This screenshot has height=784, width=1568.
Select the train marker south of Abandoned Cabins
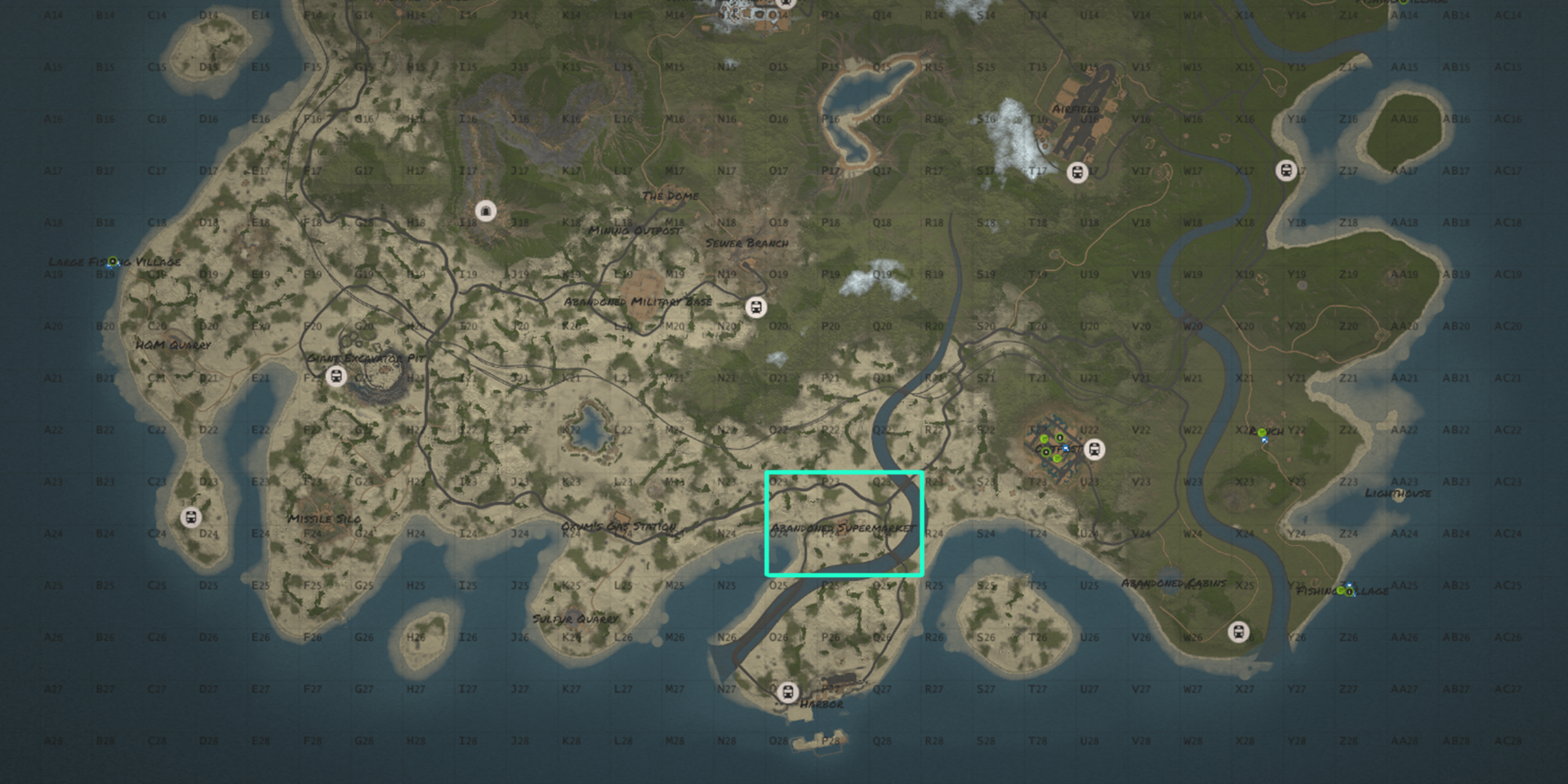point(1238,632)
